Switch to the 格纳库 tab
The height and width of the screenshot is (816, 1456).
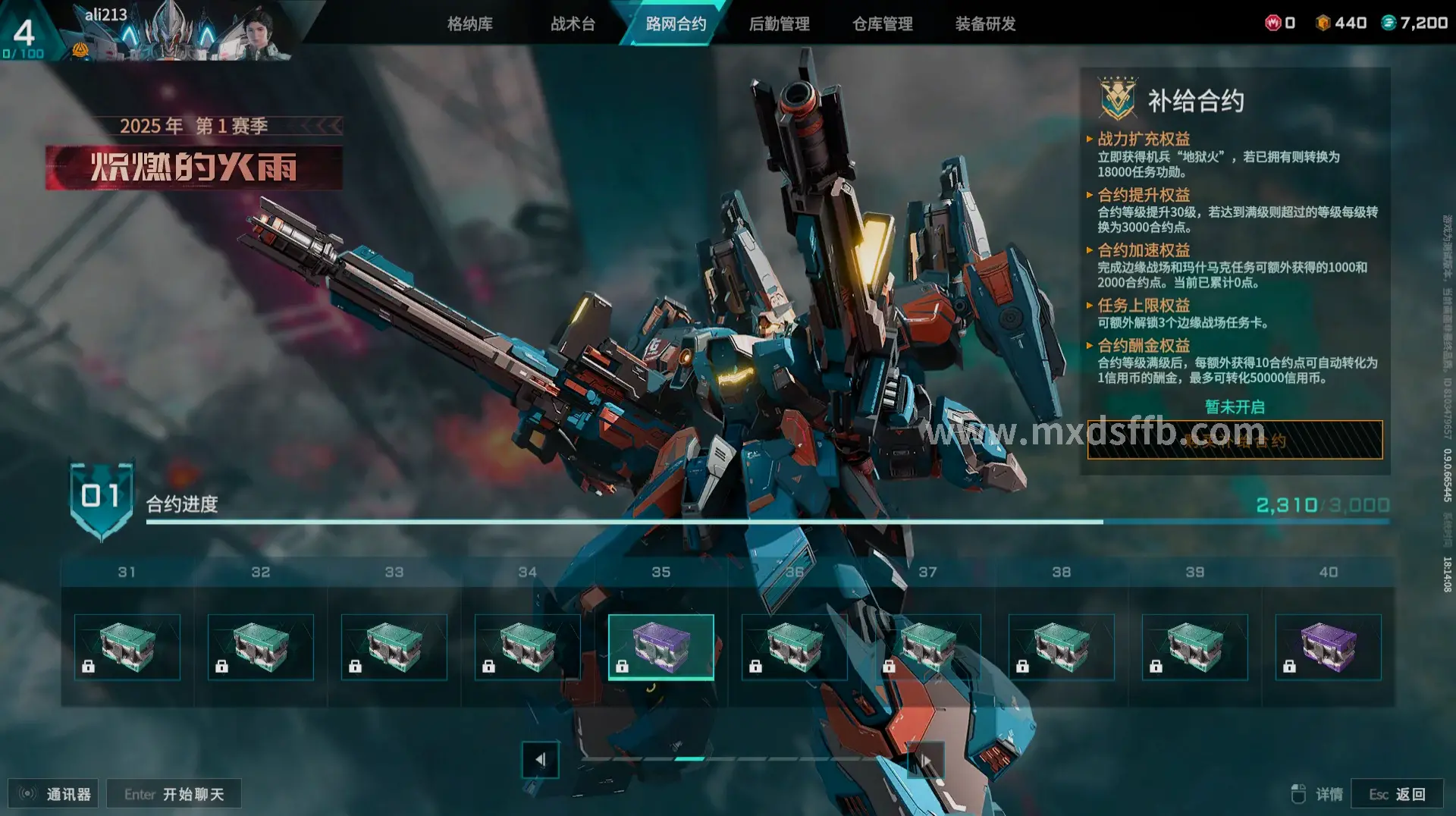(469, 24)
